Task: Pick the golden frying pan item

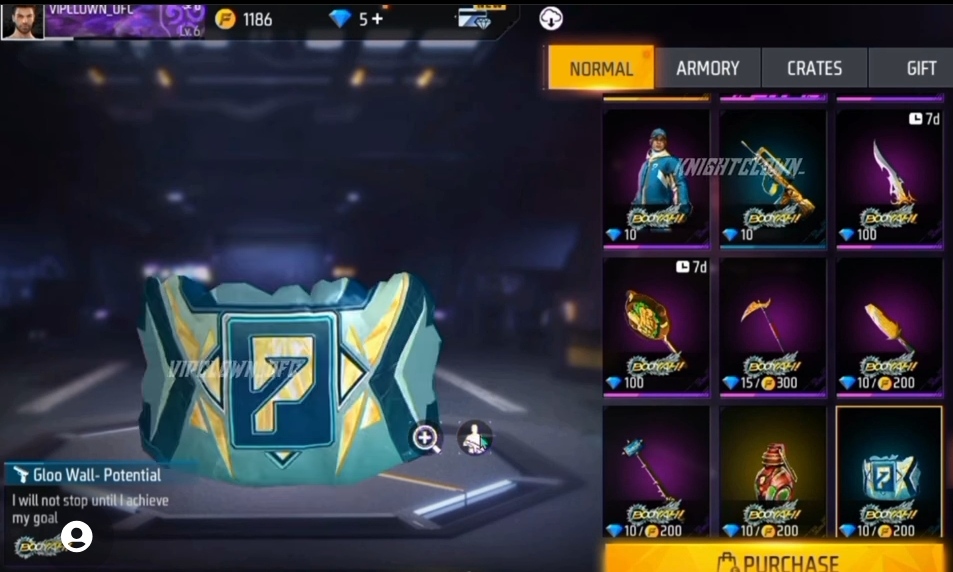Action: pyautogui.click(x=656, y=325)
